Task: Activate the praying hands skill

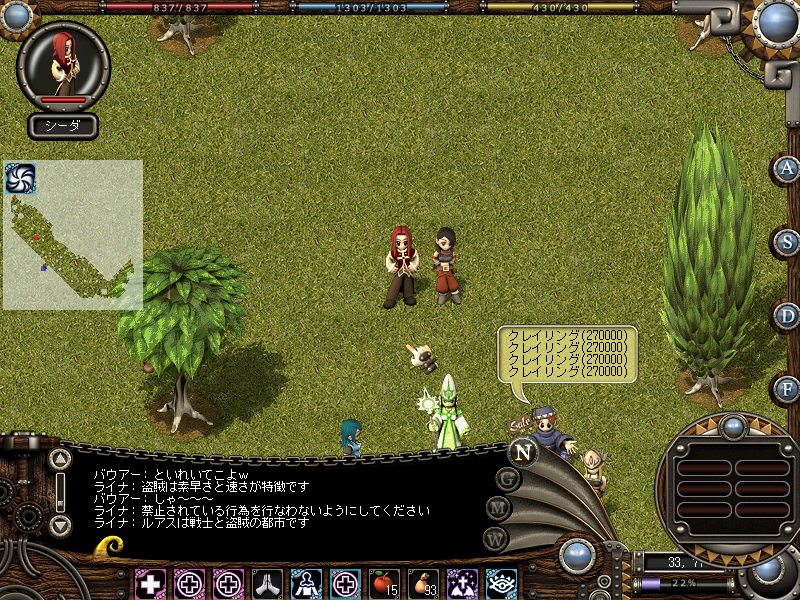Action: tap(267, 583)
